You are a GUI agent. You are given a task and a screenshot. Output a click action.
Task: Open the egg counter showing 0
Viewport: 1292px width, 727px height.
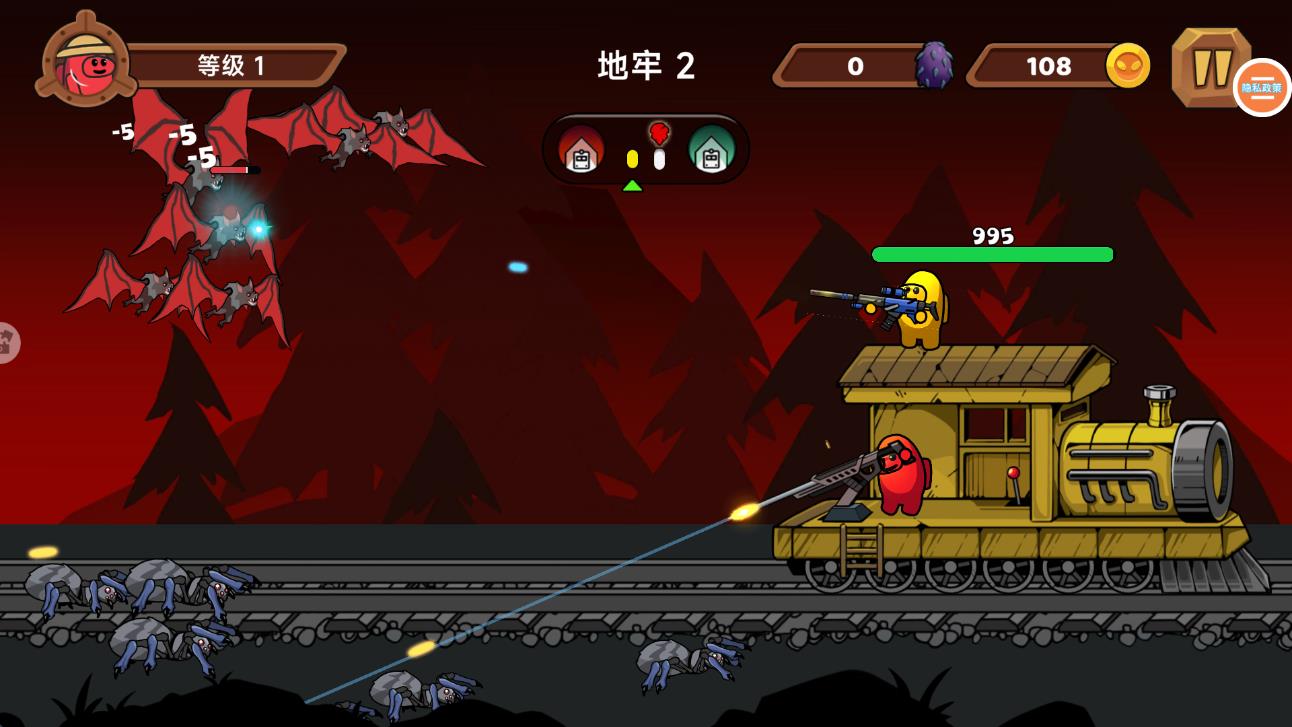[x=855, y=66]
